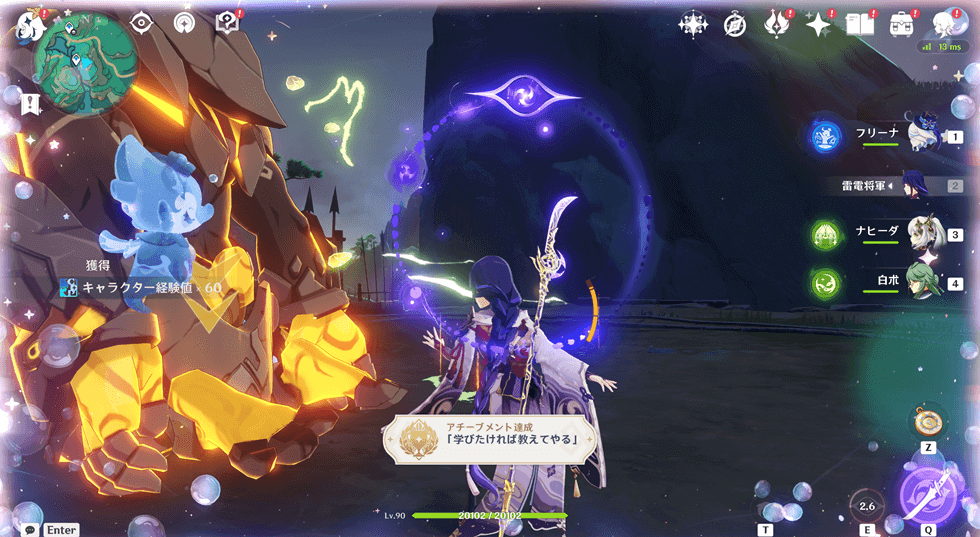Switch to party member フリーナ
The height and width of the screenshot is (537, 980).
point(925,134)
